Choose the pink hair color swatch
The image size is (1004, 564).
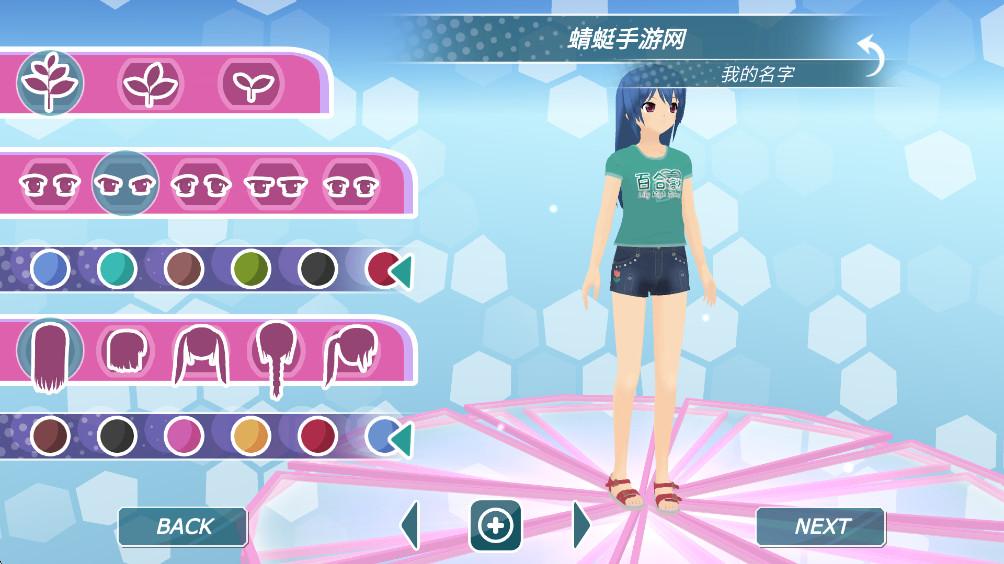[184, 435]
